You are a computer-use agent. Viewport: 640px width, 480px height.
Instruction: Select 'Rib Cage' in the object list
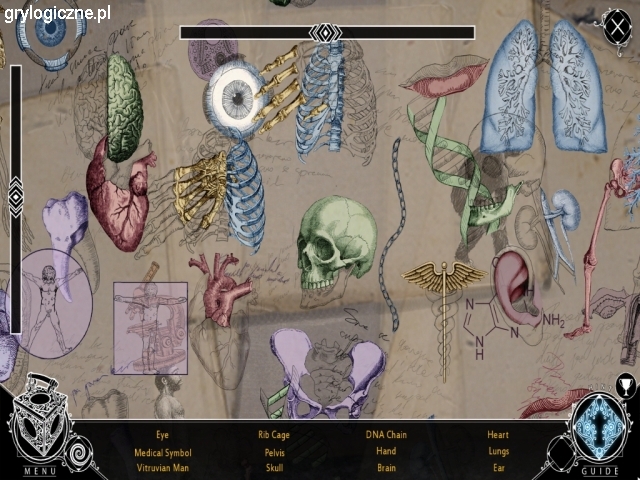pos(275,435)
